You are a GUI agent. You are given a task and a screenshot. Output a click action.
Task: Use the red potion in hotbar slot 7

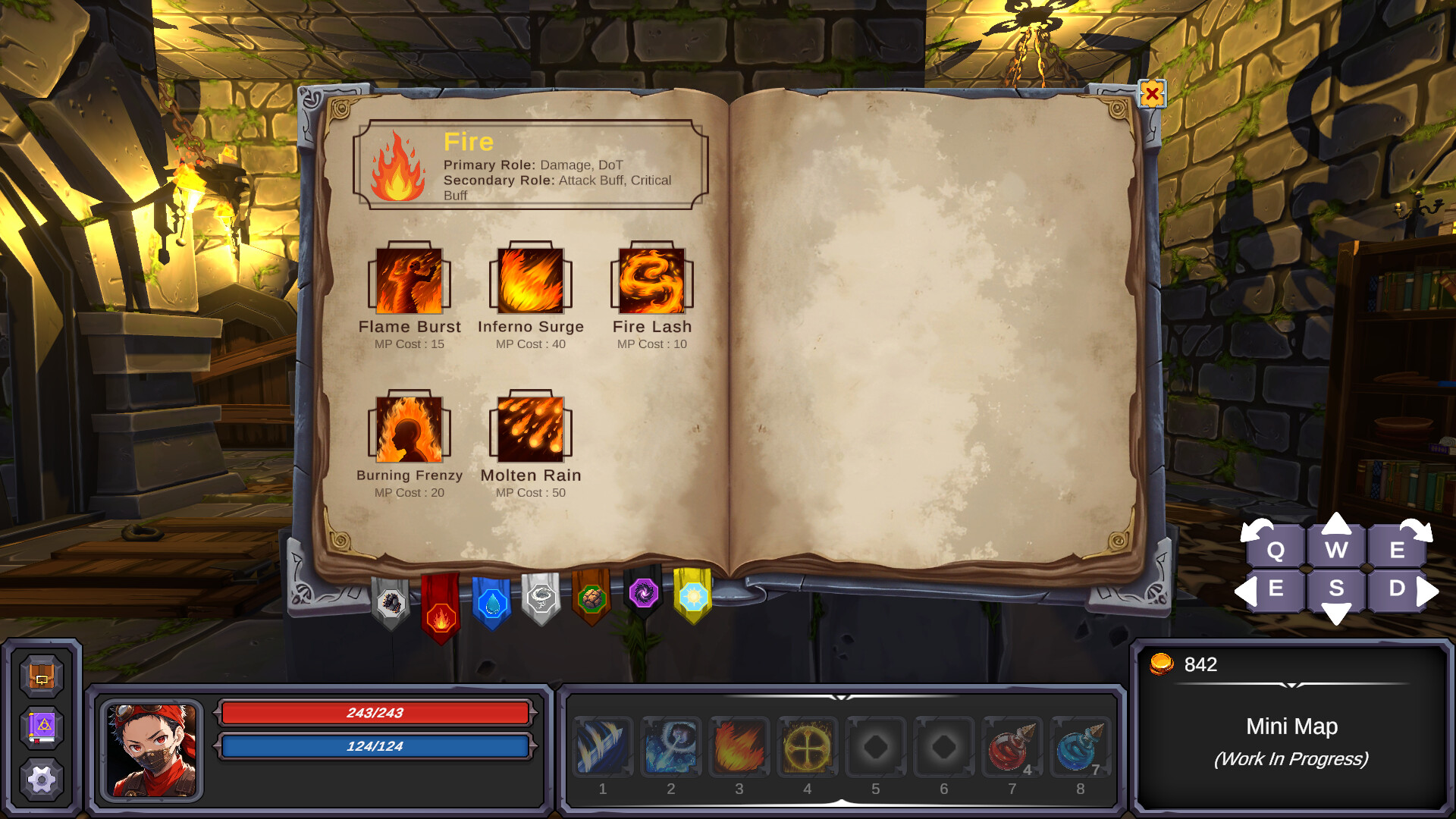click(x=1012, y=747)
